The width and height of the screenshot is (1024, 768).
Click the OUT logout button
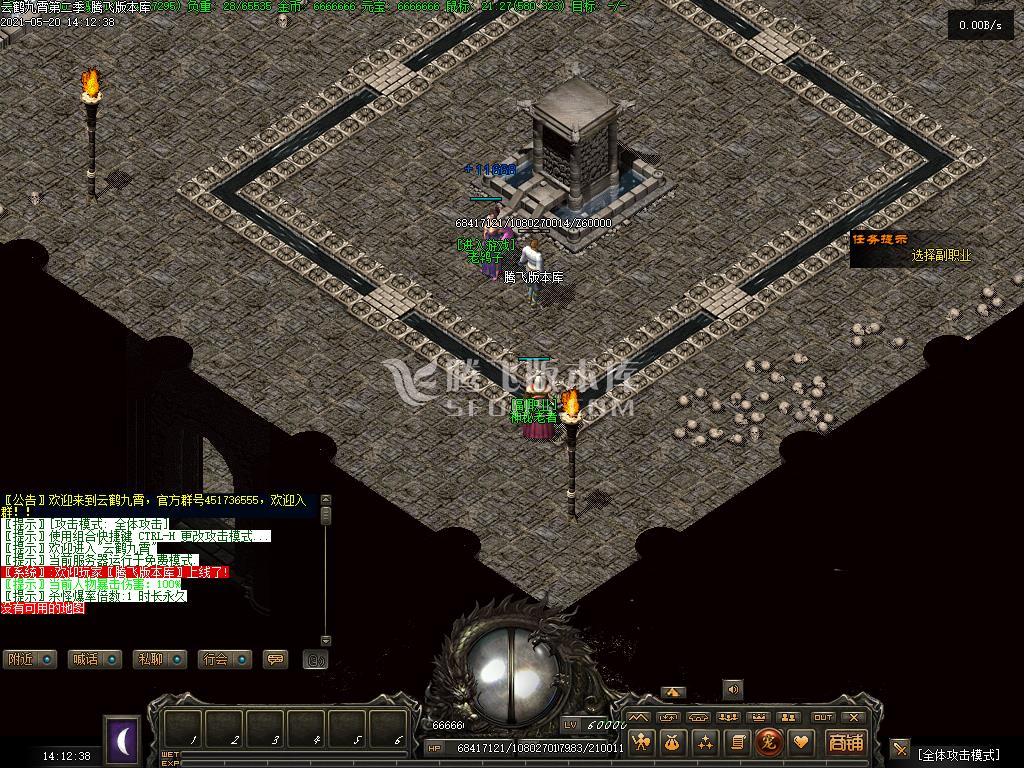point(823,717)
